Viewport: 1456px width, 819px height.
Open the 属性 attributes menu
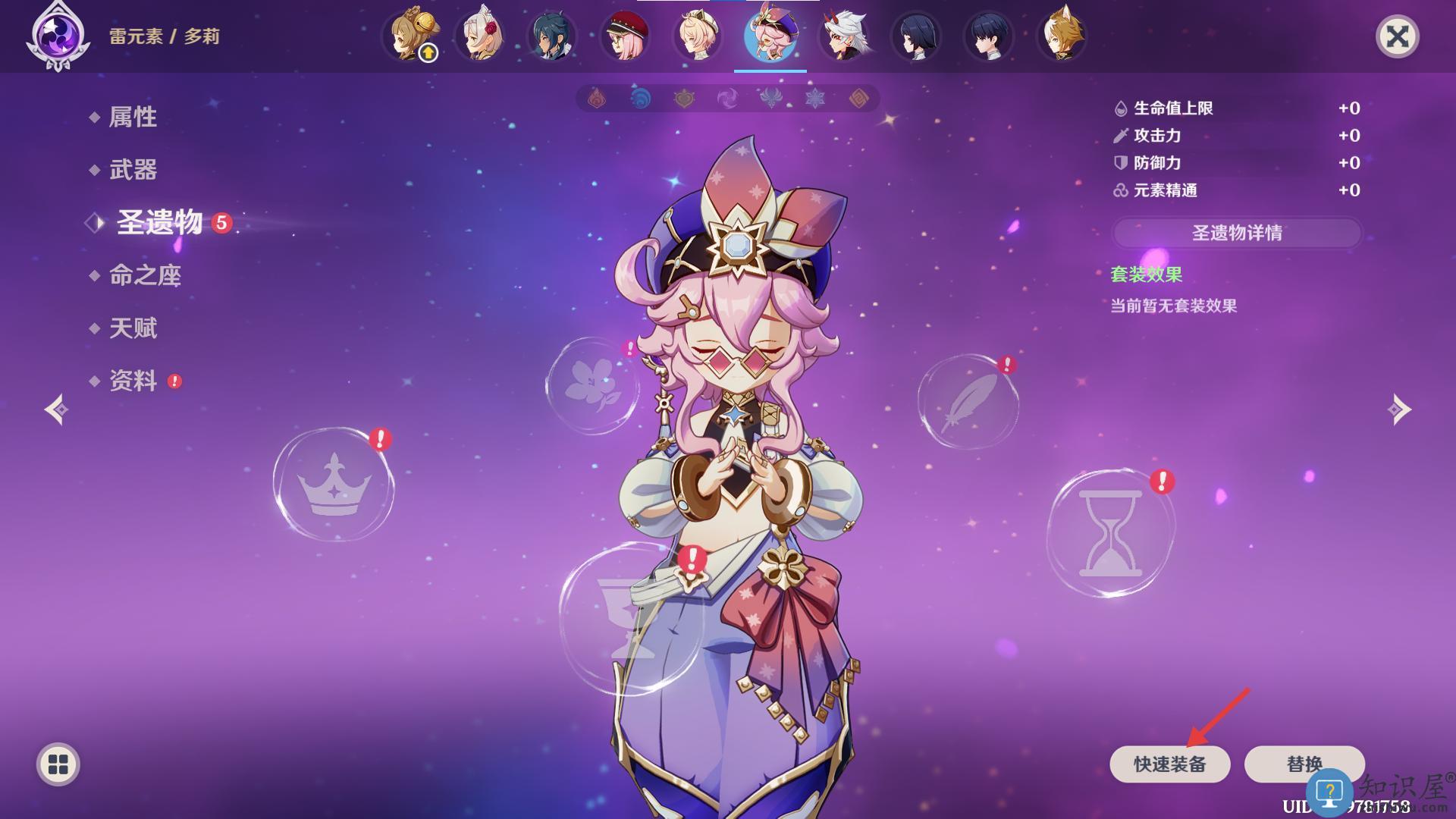(x=133, y=117)
